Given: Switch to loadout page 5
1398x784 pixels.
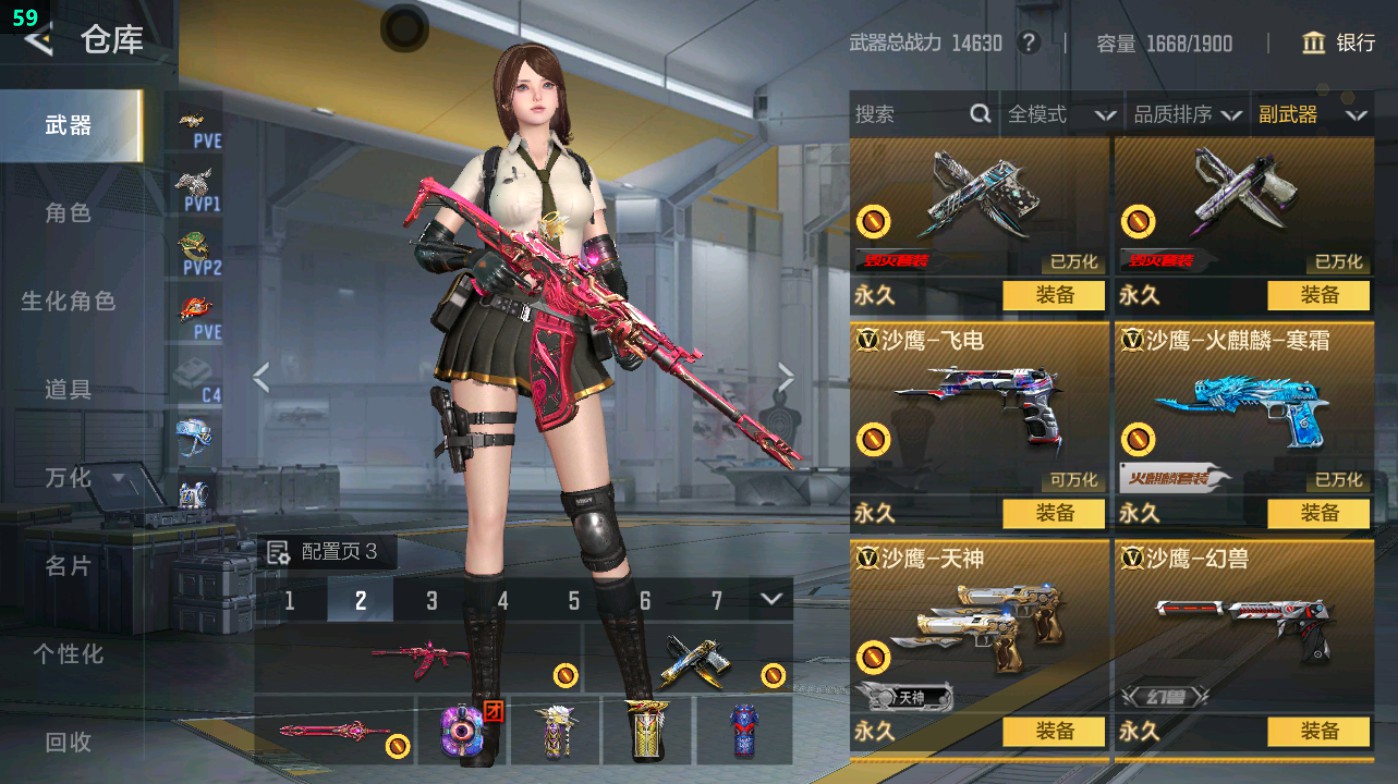Looking at the screenshot, I should (x=574, y=600).
